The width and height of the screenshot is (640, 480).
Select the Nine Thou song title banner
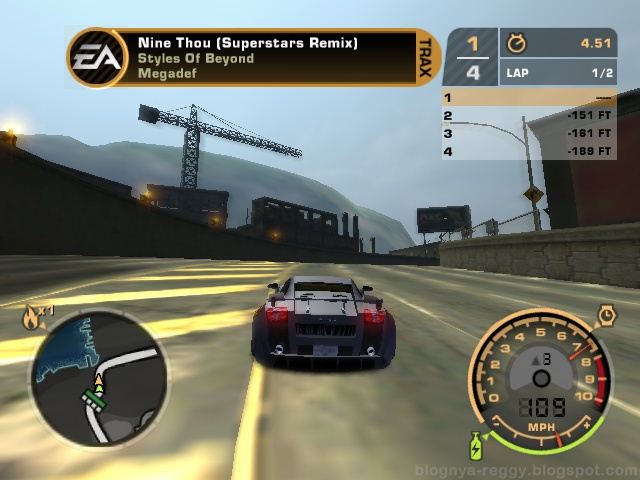pyautogui.click(x=248, y=43)
